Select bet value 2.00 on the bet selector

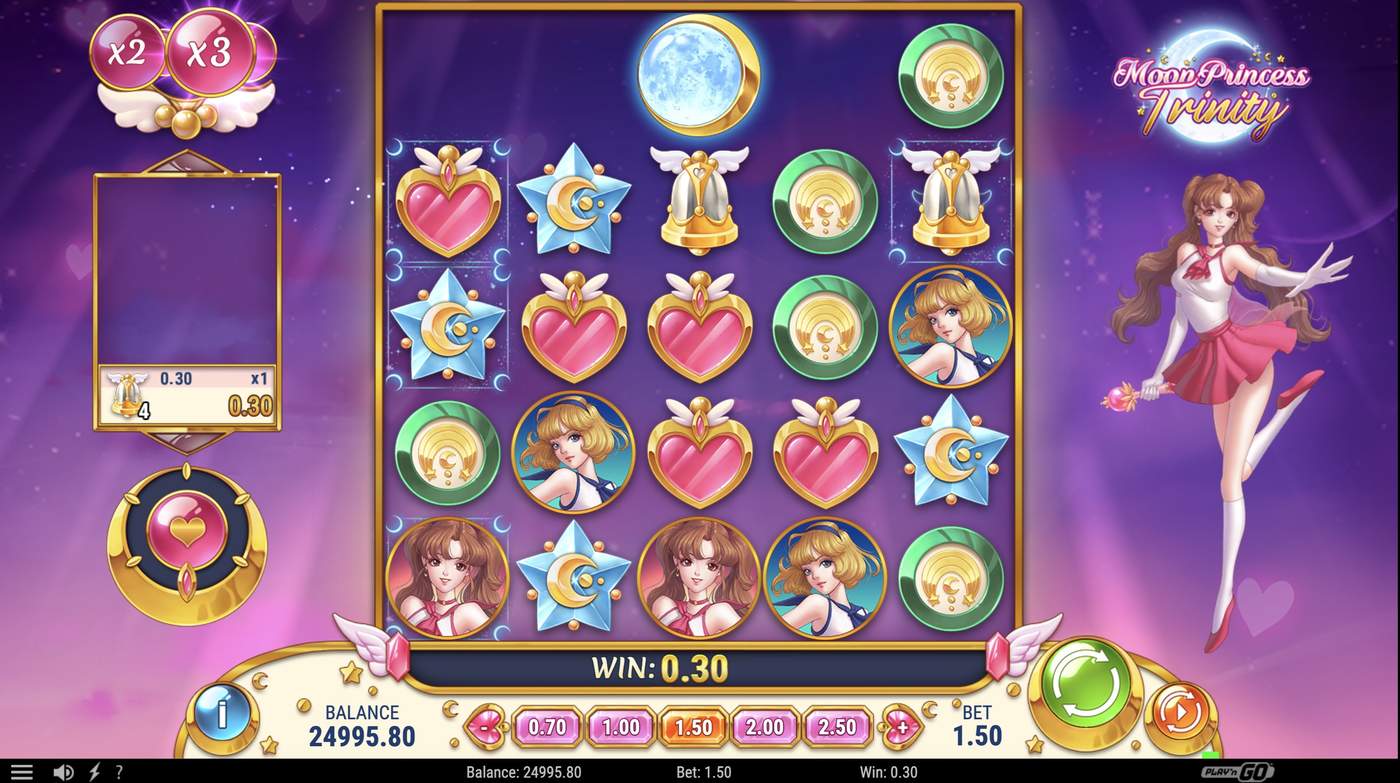[765, 728]
